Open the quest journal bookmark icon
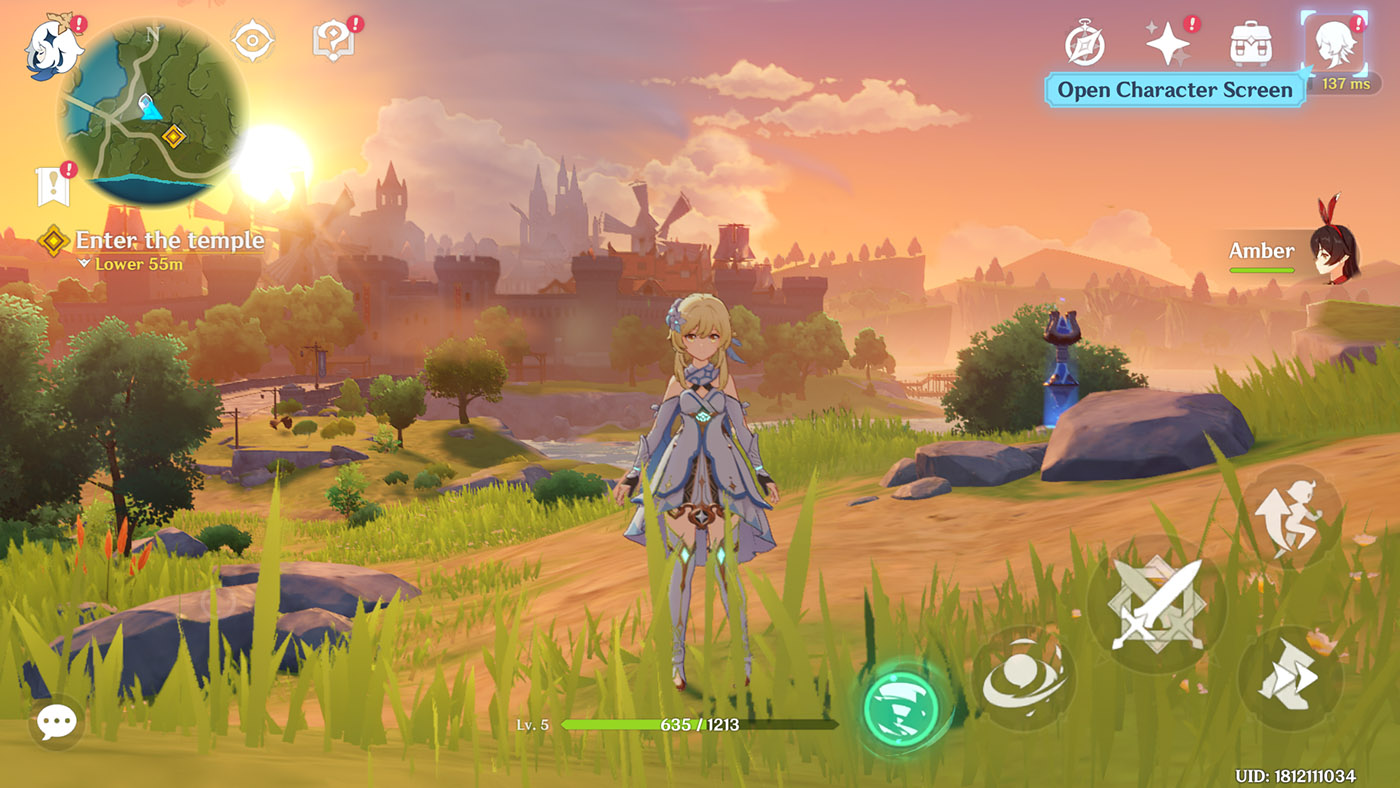1400x788 pixels. (x=53, y=186)
